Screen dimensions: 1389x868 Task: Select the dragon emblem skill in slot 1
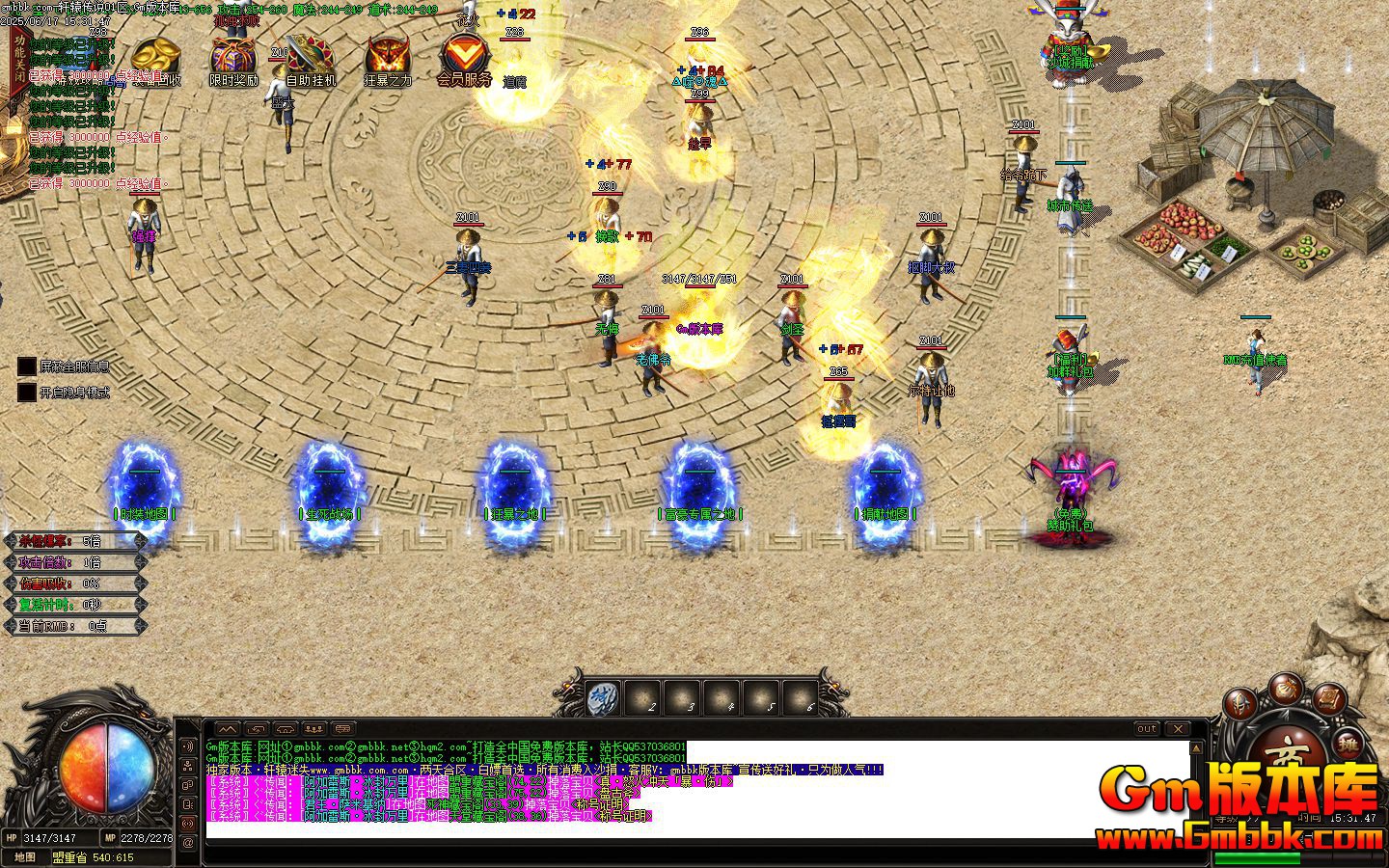pyautogui.click(x=602, y=697)
